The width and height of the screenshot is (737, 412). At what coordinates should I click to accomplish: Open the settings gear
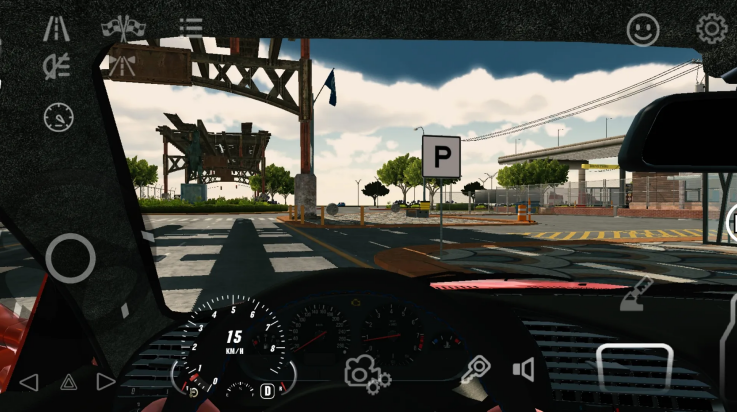tap(711, 29)
